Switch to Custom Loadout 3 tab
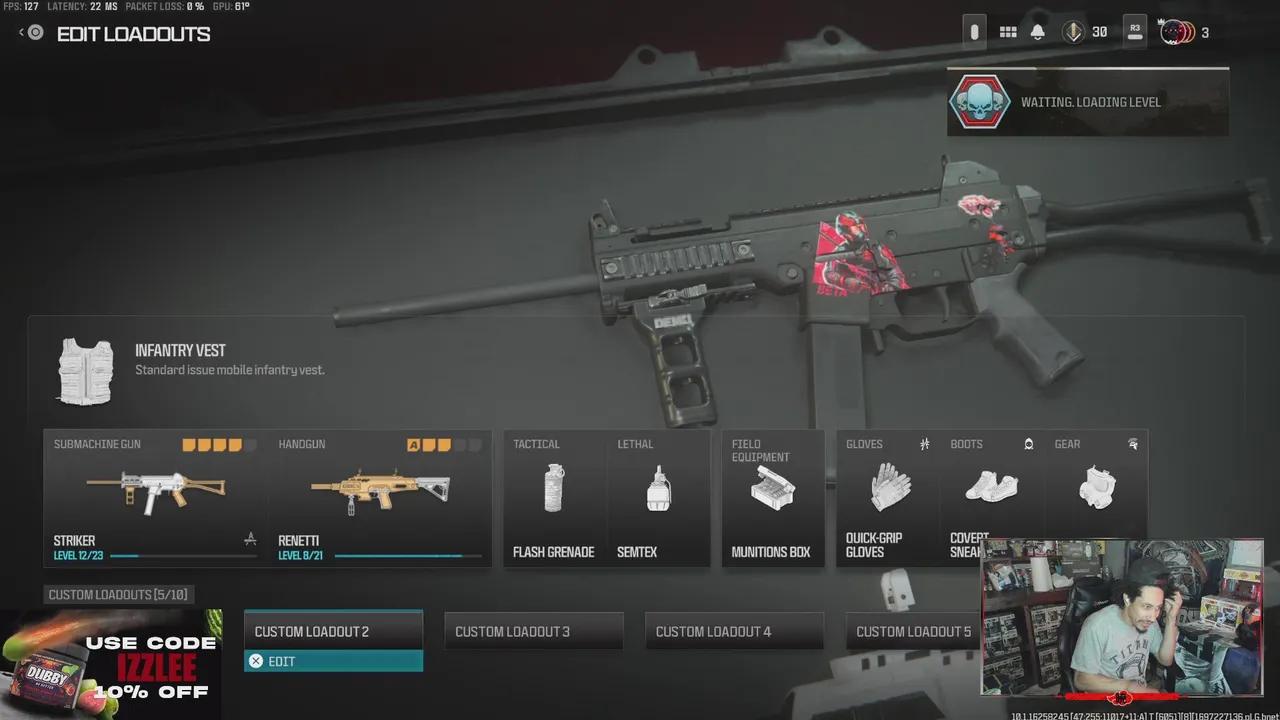 [x=533, y=630]
